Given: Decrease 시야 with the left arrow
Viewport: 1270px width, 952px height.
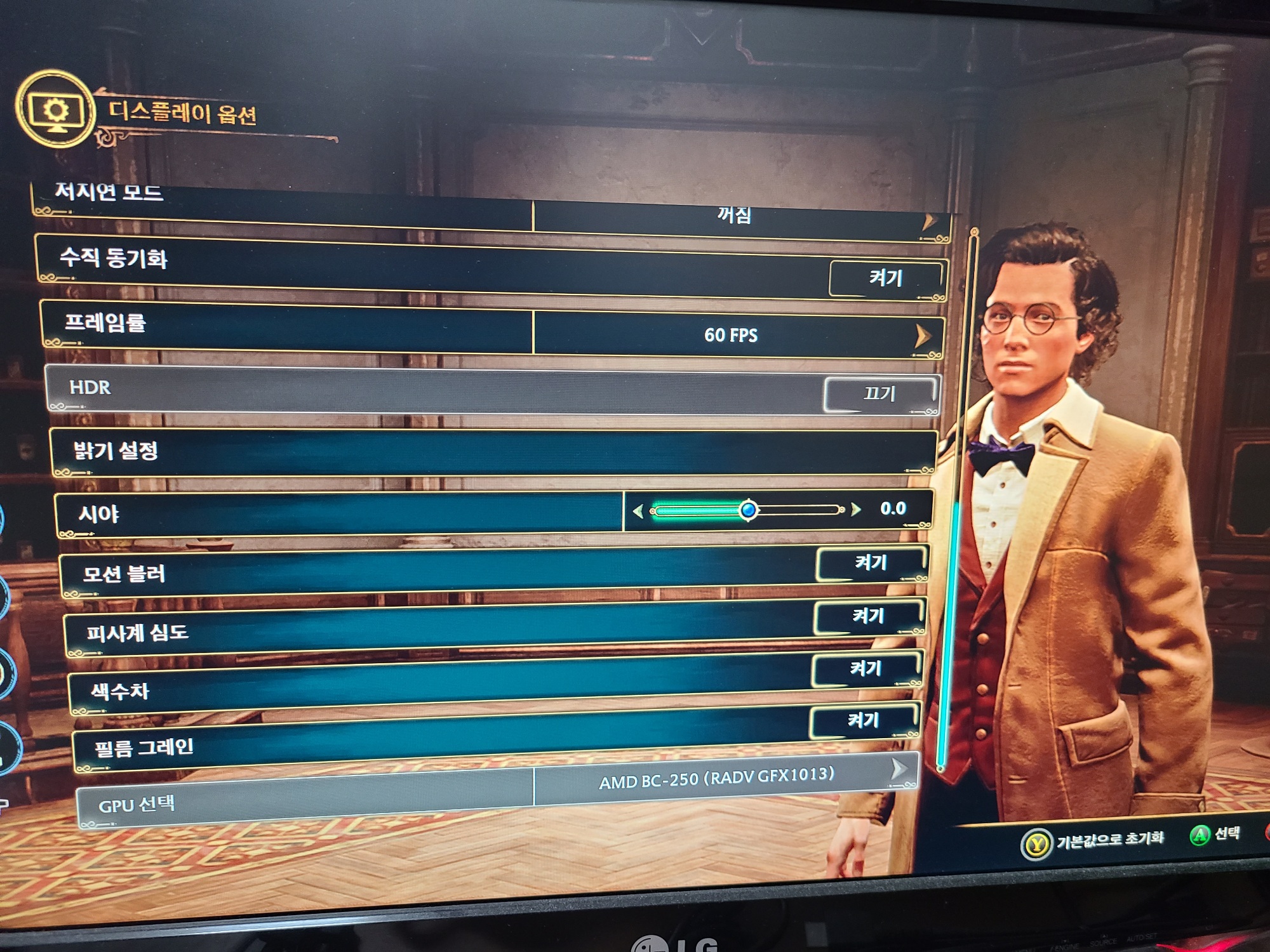Looking at the screenshot, I should click(638, 511).
